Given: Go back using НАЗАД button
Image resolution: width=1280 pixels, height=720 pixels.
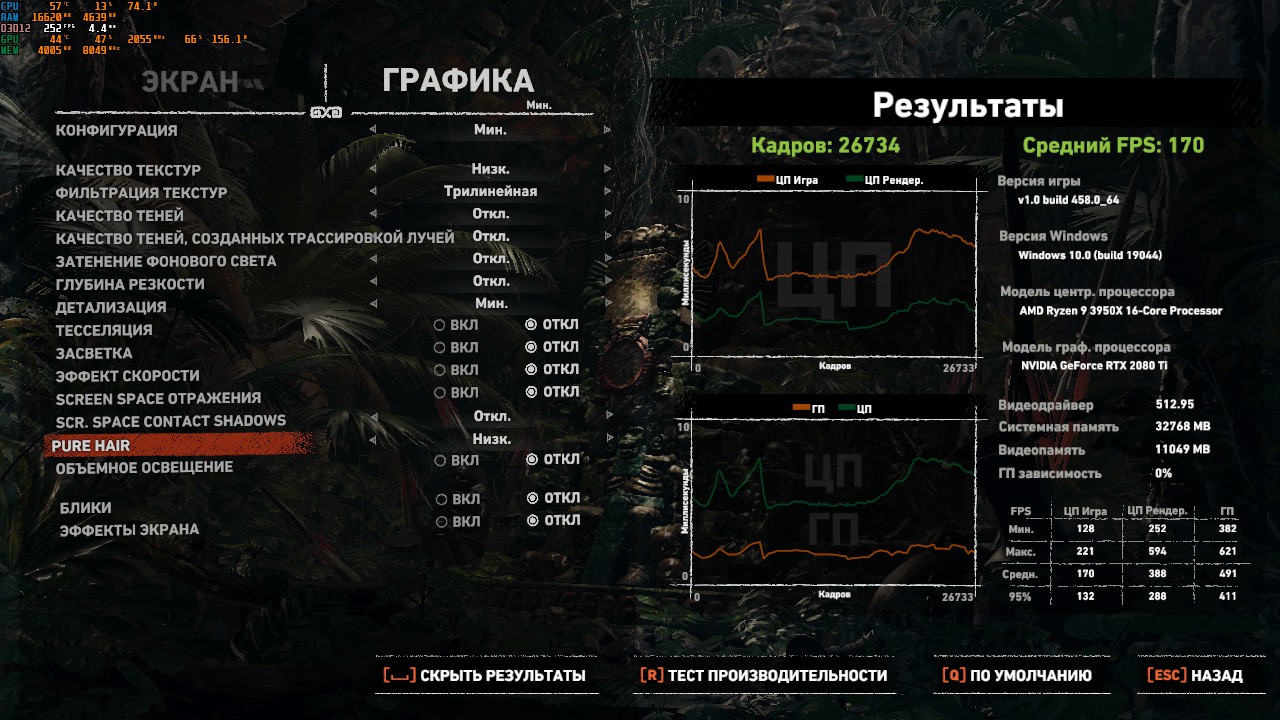Looking at the screenshot, I should click(1195, 676).
